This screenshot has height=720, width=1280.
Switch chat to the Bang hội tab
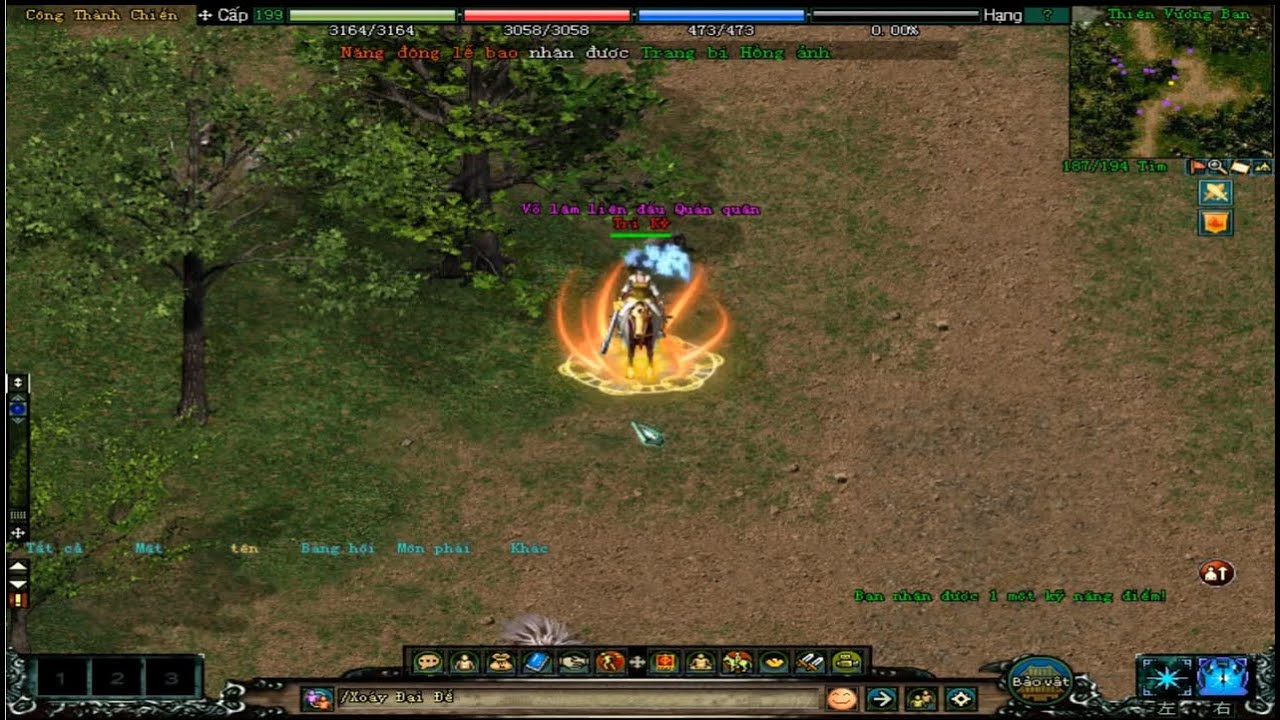point(337,548)
